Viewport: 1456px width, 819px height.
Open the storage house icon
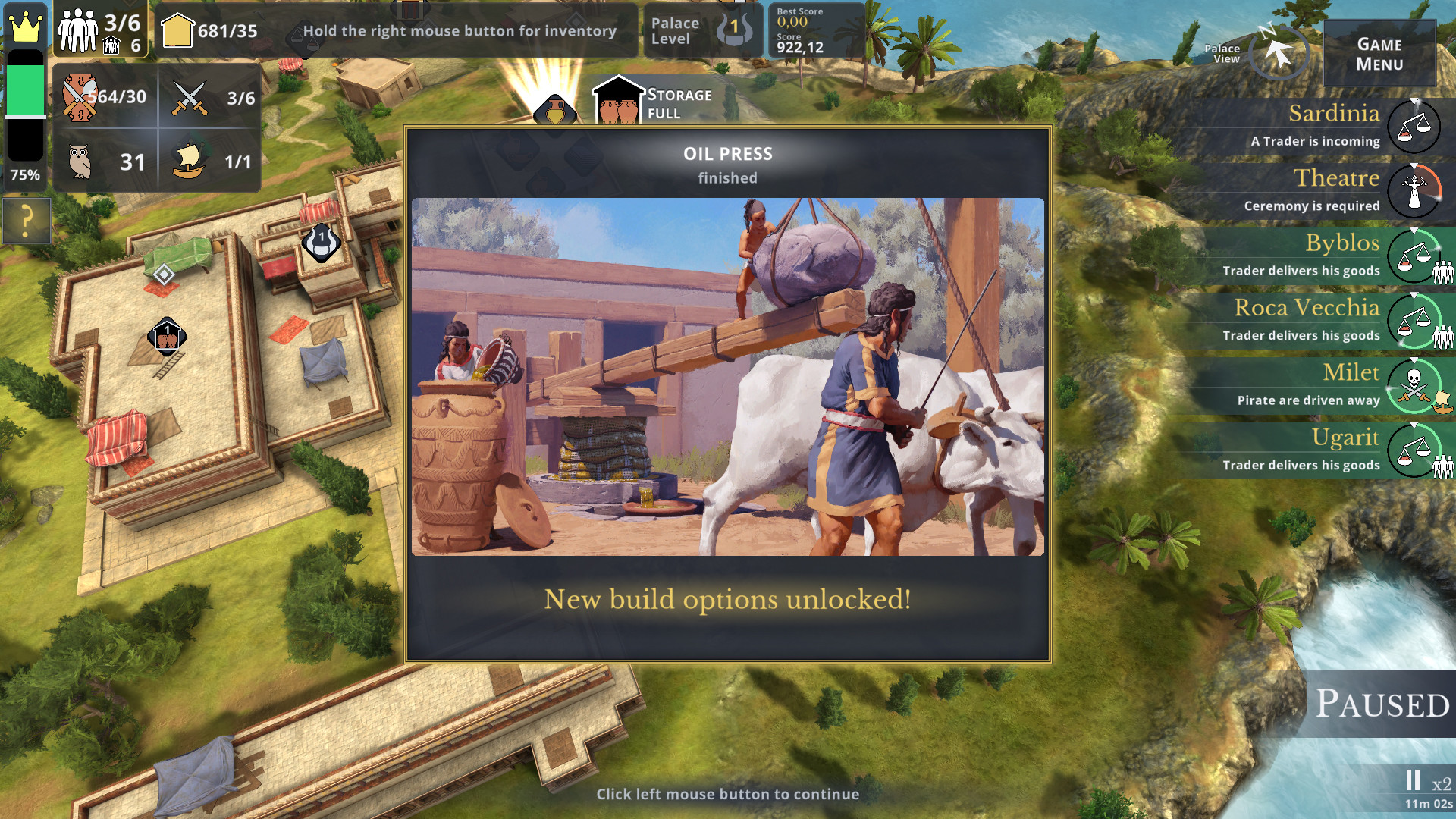[177, 30]
